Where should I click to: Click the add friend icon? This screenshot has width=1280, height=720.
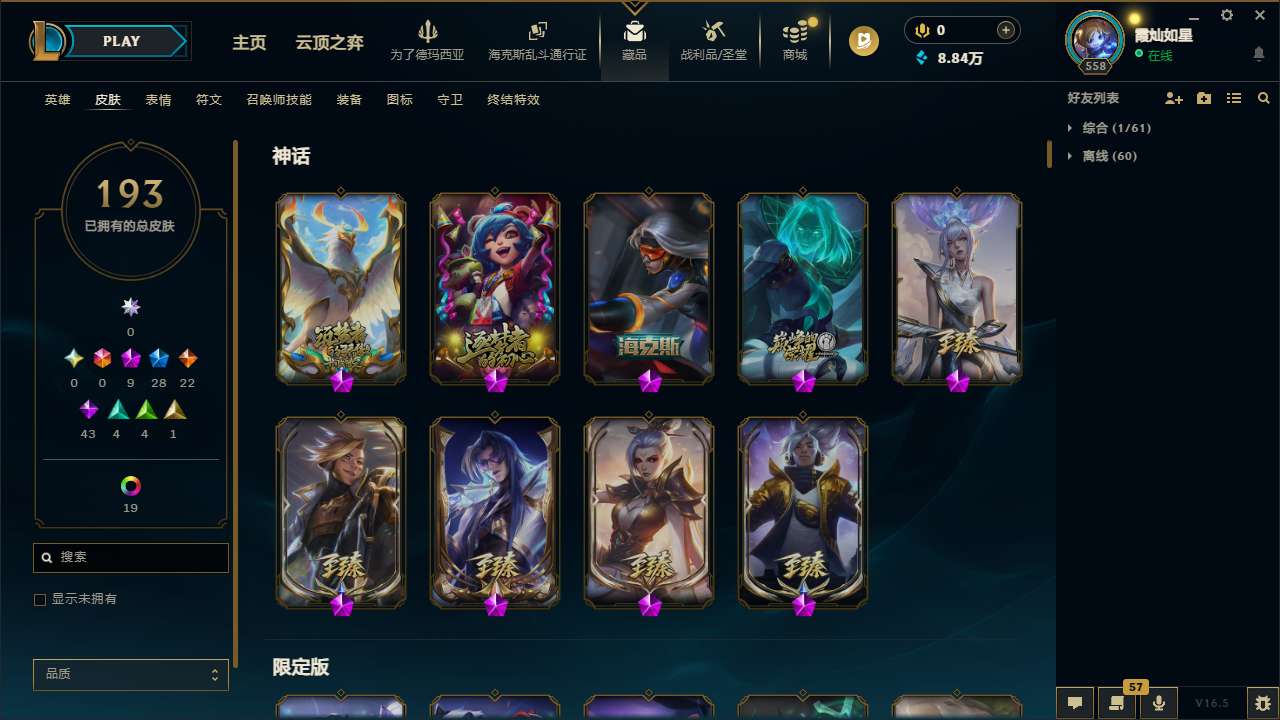[1174, 98]
